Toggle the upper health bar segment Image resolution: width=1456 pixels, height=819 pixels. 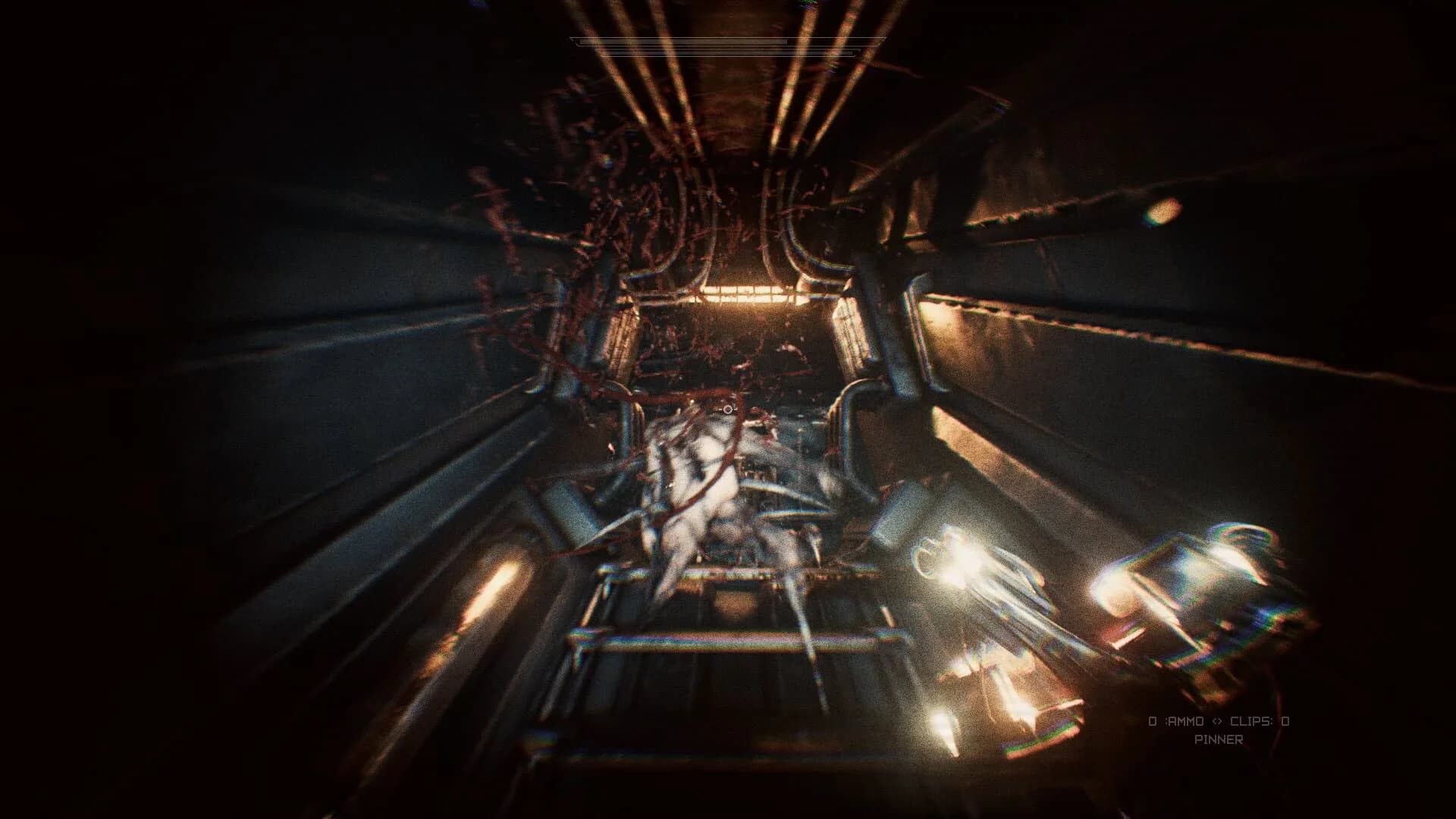pyautogui.click(x=682, y=41)
